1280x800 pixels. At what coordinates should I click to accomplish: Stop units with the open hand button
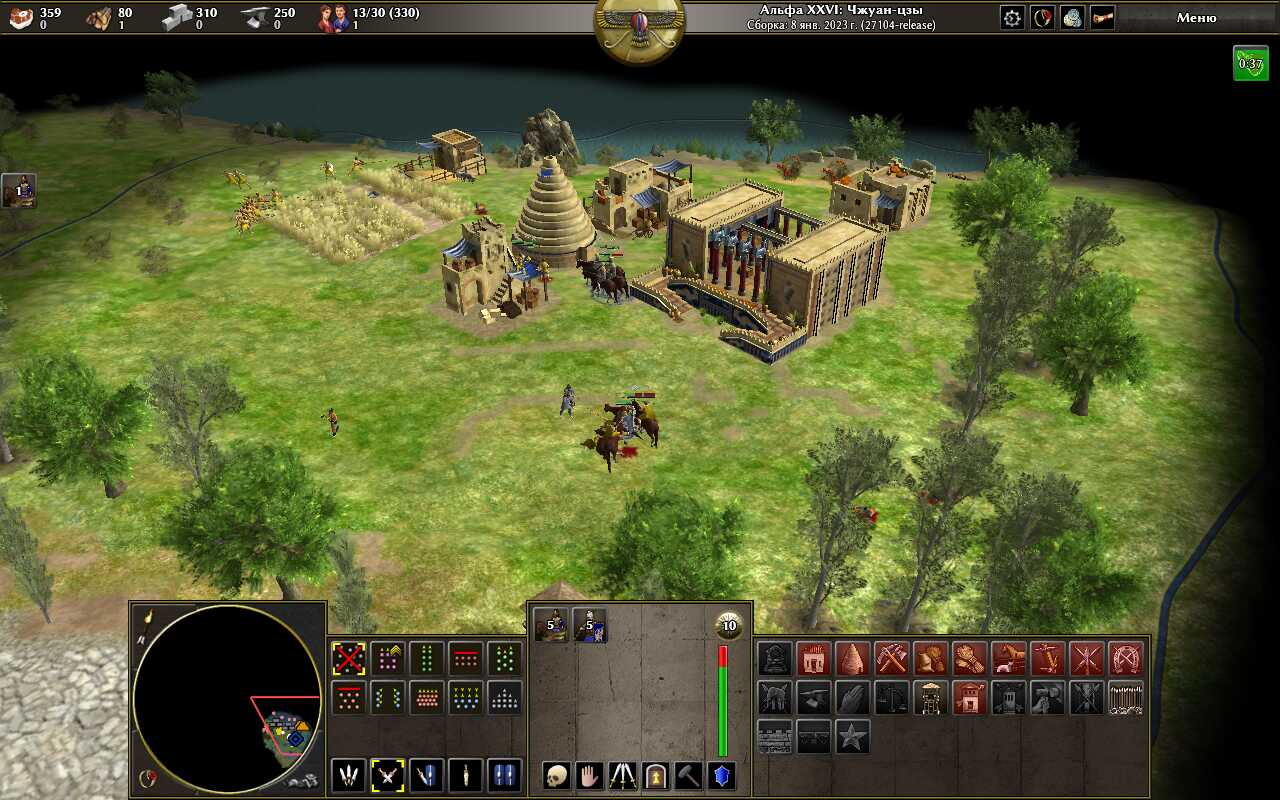click(590, 775)
